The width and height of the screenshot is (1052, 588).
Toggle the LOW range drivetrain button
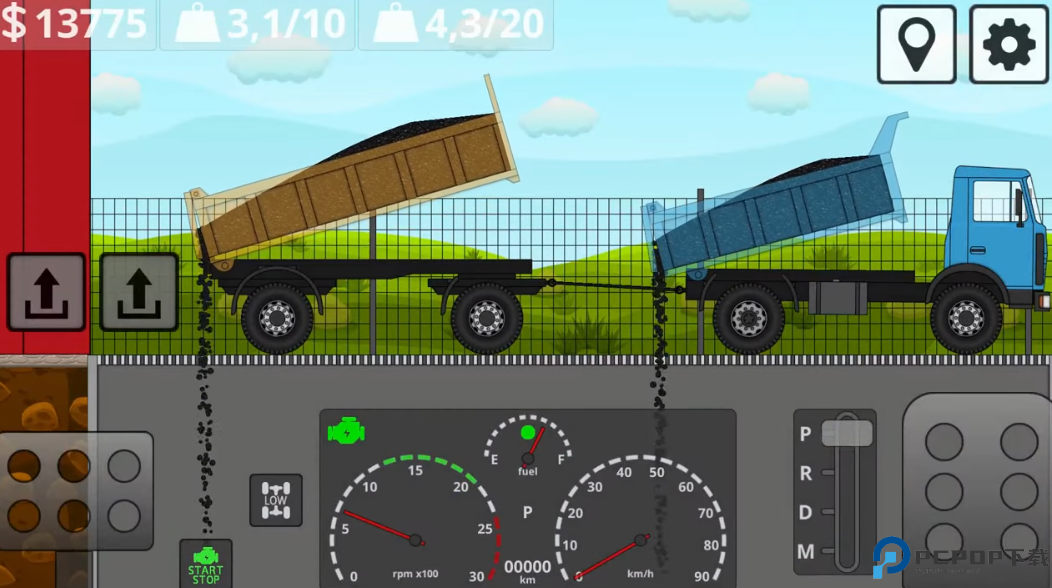(275, 500)
